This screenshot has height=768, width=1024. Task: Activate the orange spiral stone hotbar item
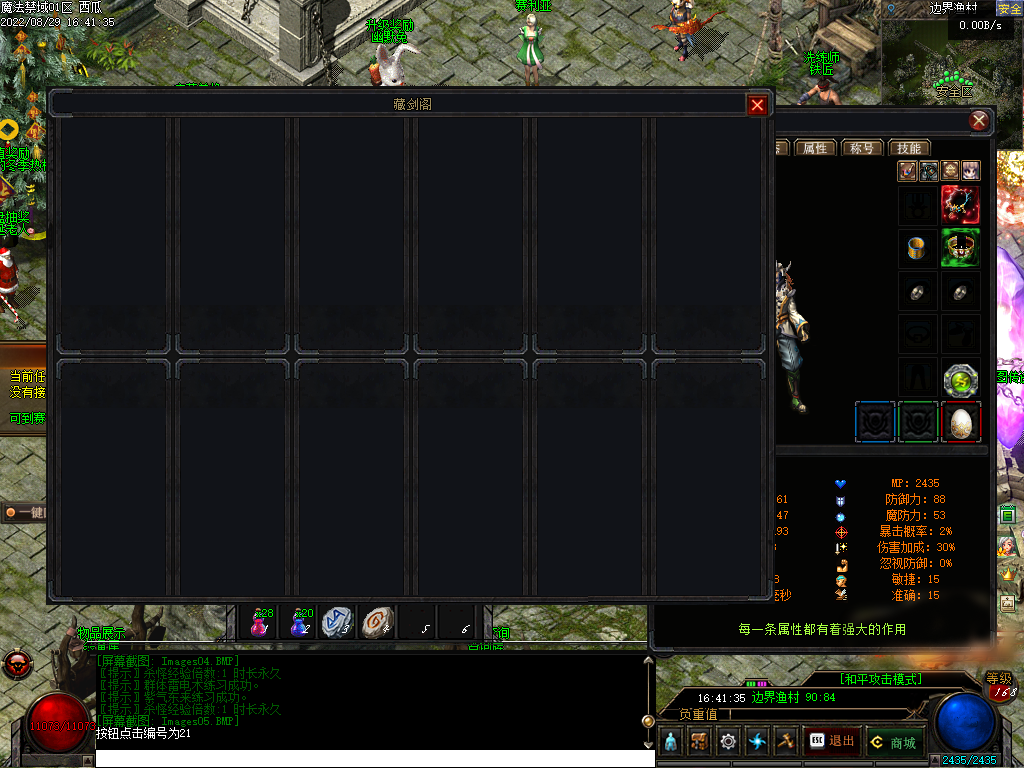click(378, 622)
